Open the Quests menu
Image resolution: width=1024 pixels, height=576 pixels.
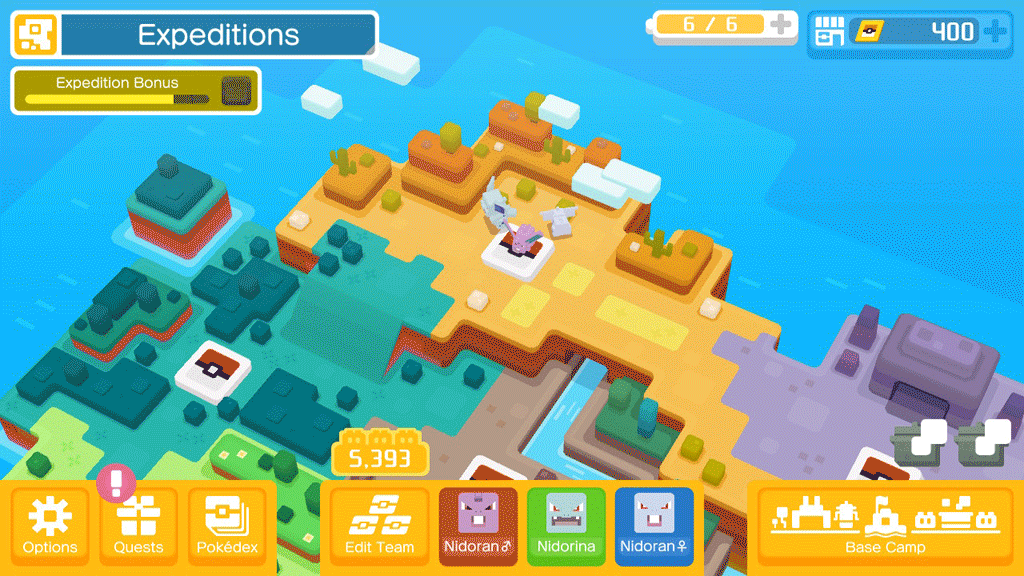tap(138, 525)
